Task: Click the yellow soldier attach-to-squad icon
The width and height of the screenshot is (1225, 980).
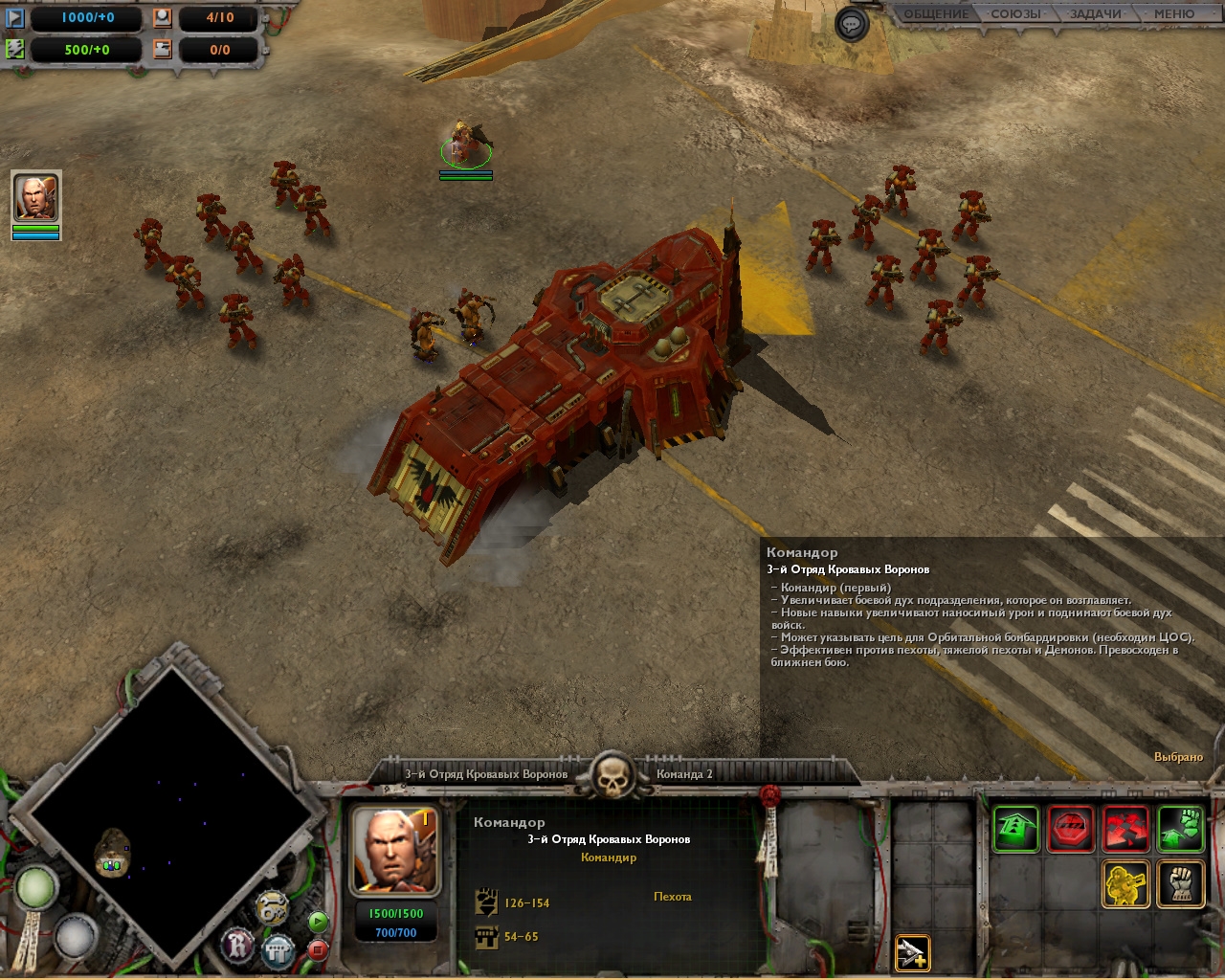Action: click(1126, 883)
